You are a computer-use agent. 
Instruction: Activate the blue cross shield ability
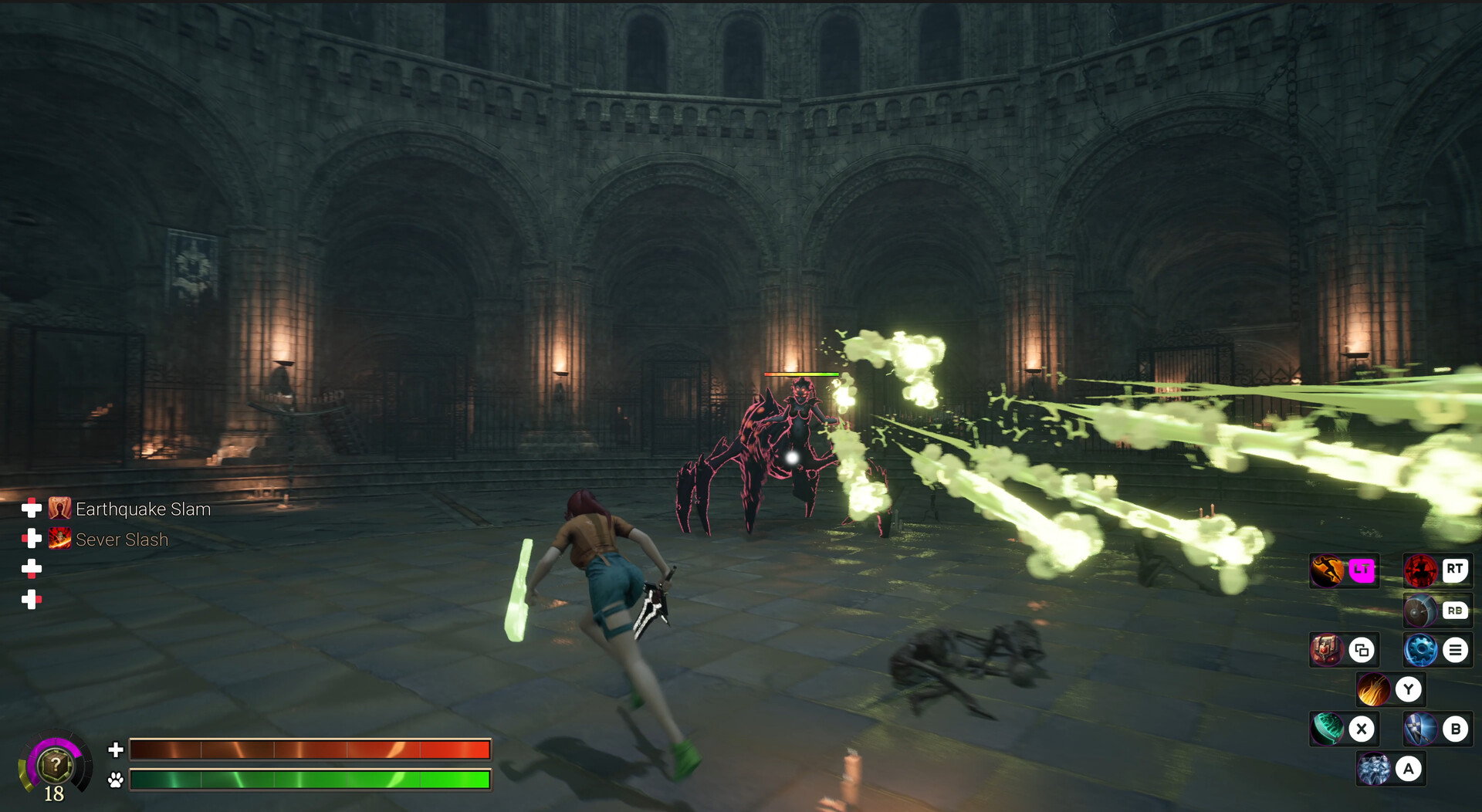click(x=1420, y=729)
